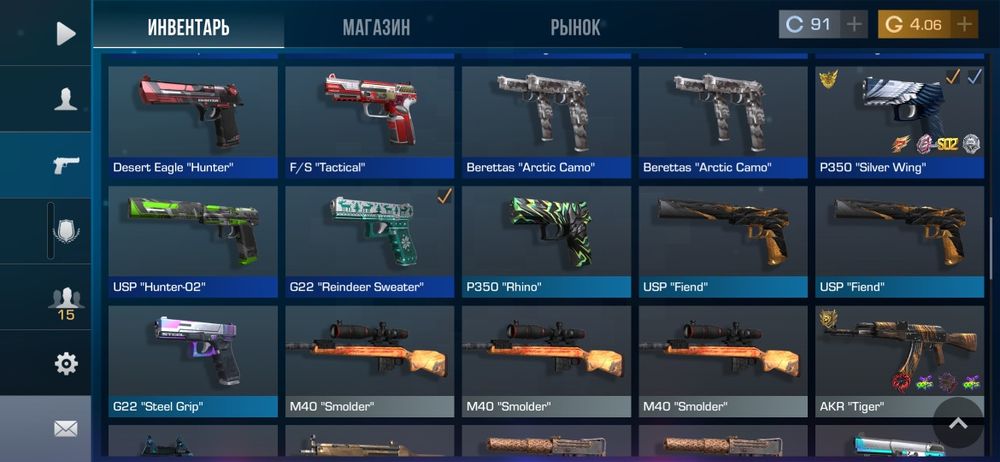Add more silver coins with plus button
Screen dimensions: 1000x462
[854, 25]
